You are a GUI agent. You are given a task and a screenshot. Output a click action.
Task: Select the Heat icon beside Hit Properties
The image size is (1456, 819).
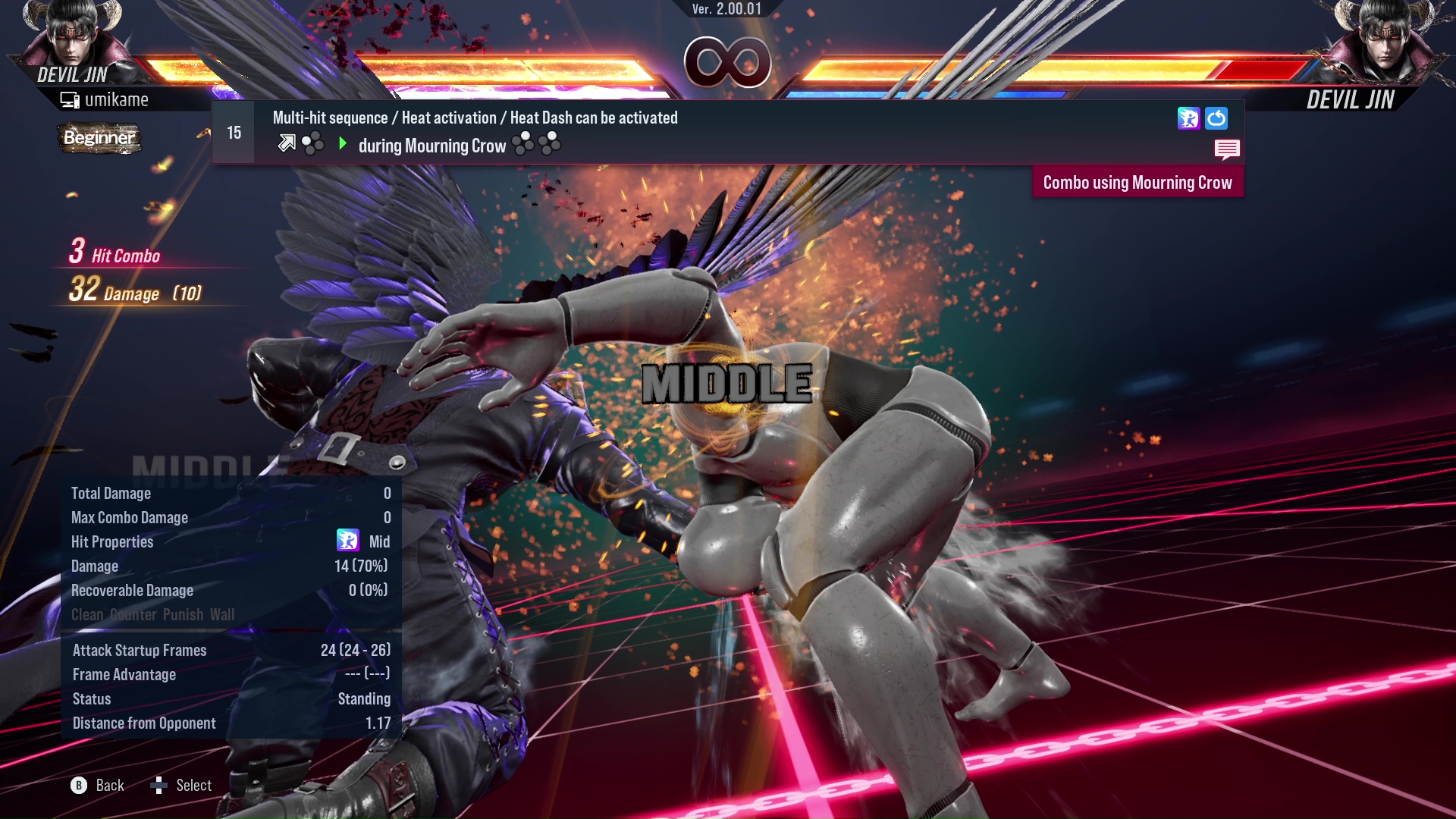(x=347, y=541)
